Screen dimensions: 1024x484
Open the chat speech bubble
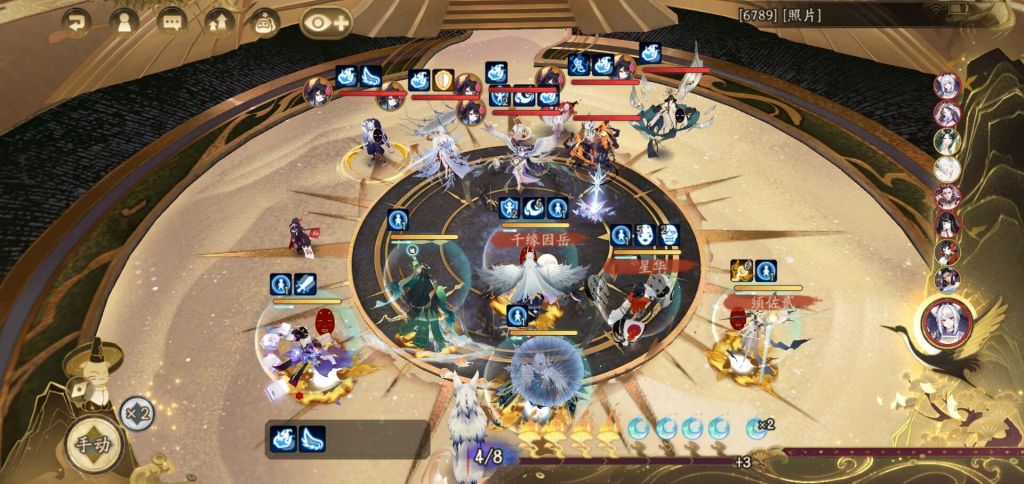[171, 20]
